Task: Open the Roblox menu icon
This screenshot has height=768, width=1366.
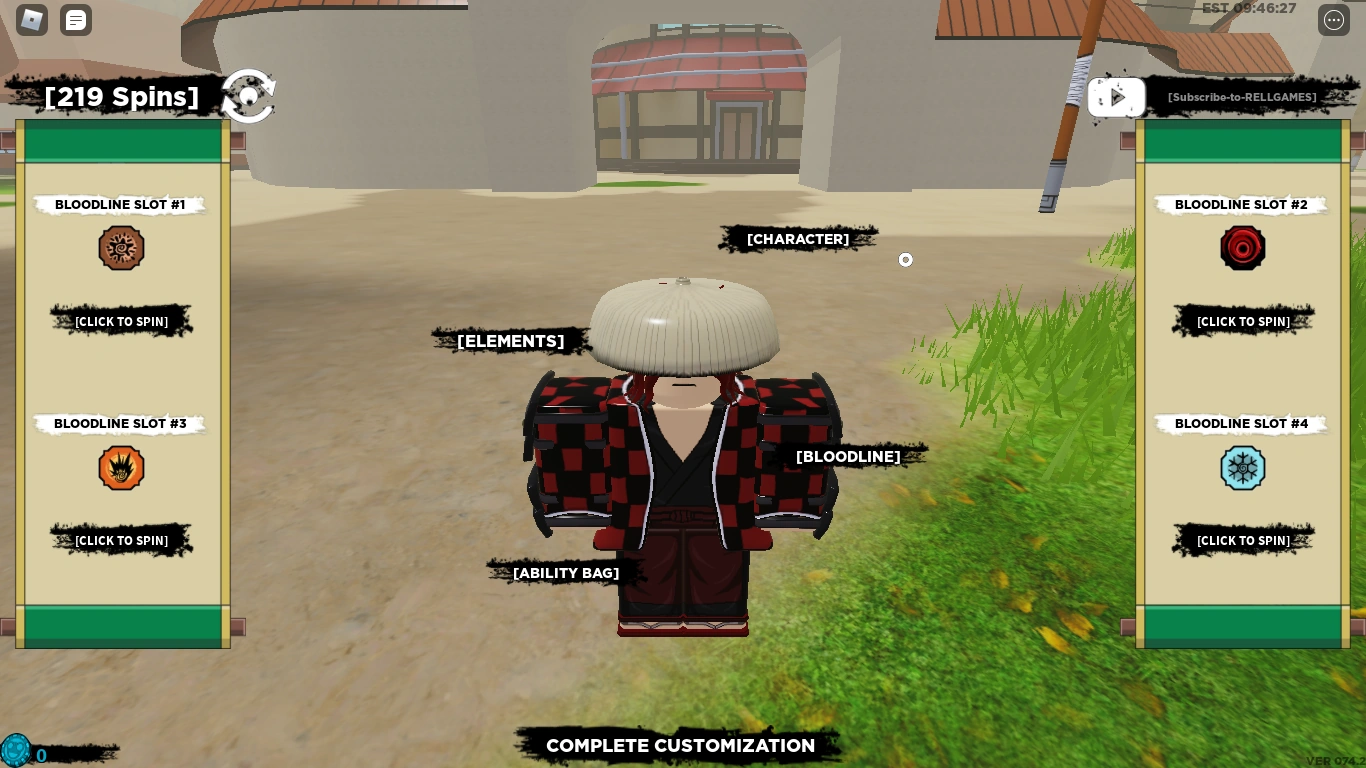Action: (x=31, y=20)
